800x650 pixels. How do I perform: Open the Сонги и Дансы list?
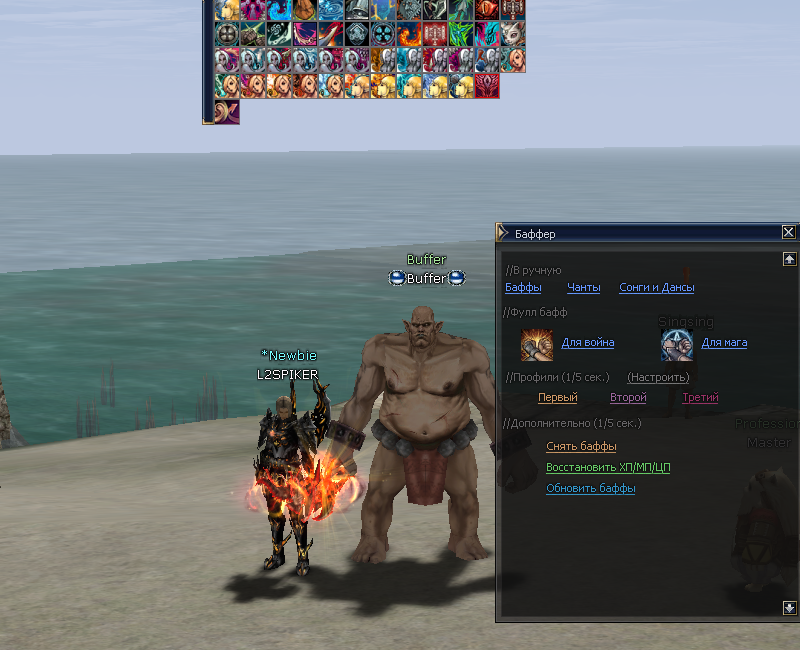click(656, 288)
